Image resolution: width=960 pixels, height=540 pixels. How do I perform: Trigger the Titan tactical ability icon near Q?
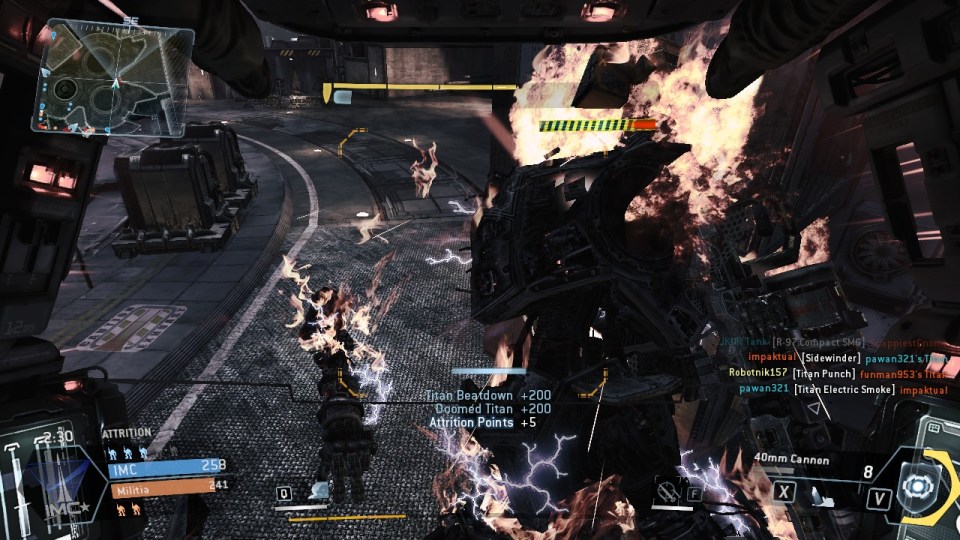click(x=321, y=491)
